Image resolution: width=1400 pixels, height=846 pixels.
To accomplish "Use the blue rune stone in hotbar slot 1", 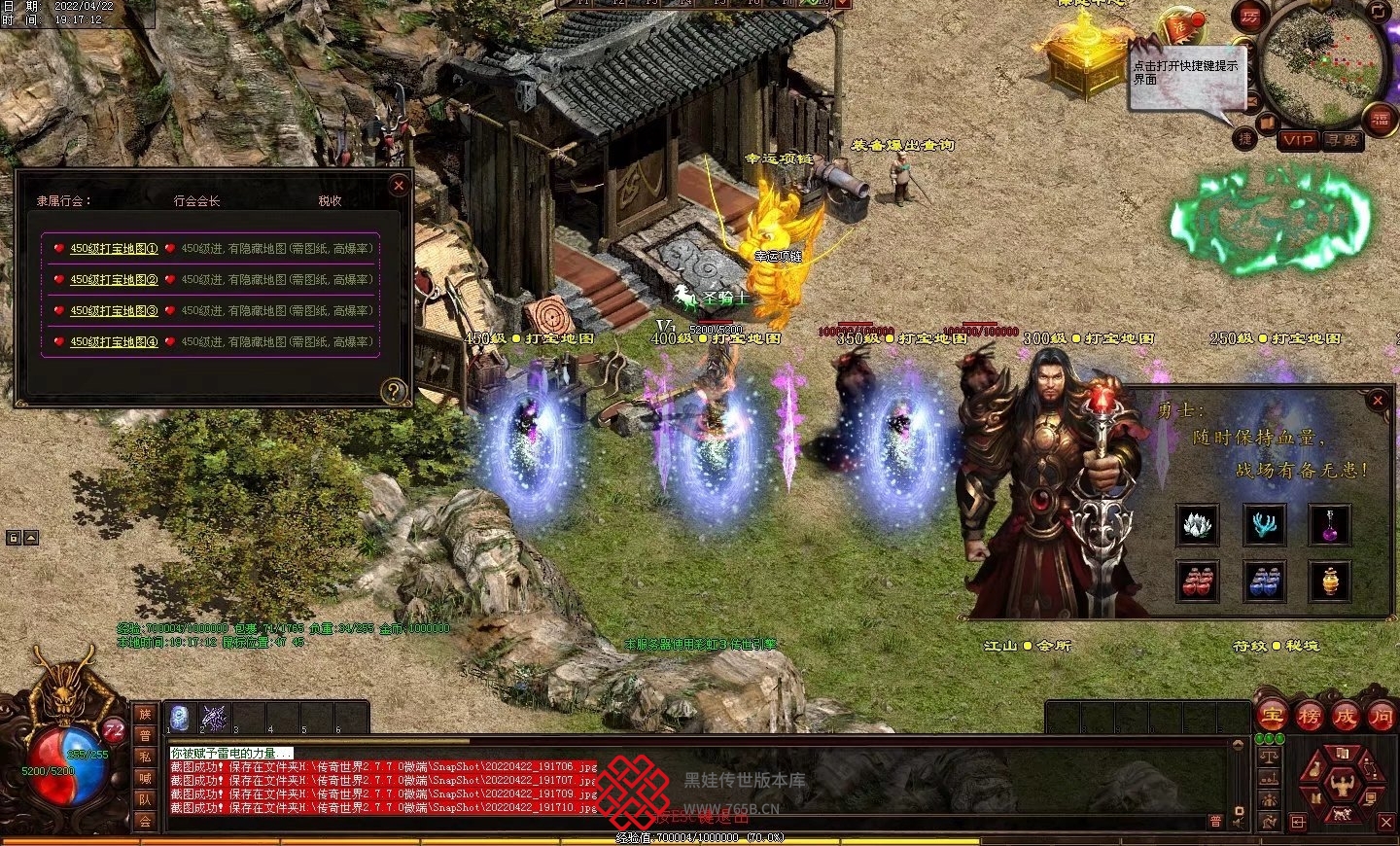I will click(179, 718).
